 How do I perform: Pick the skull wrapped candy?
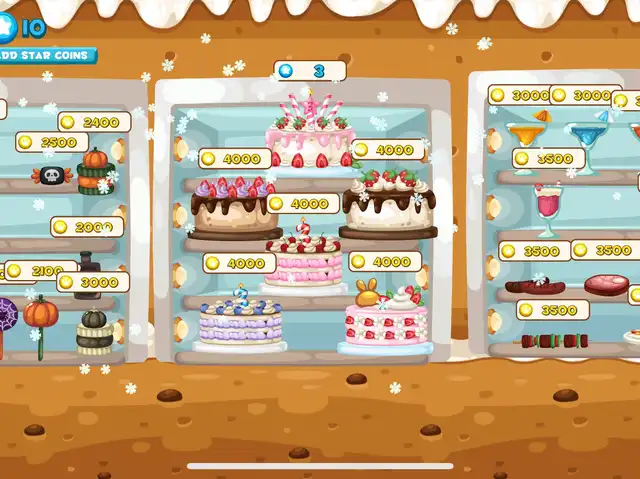click(51, 177)
